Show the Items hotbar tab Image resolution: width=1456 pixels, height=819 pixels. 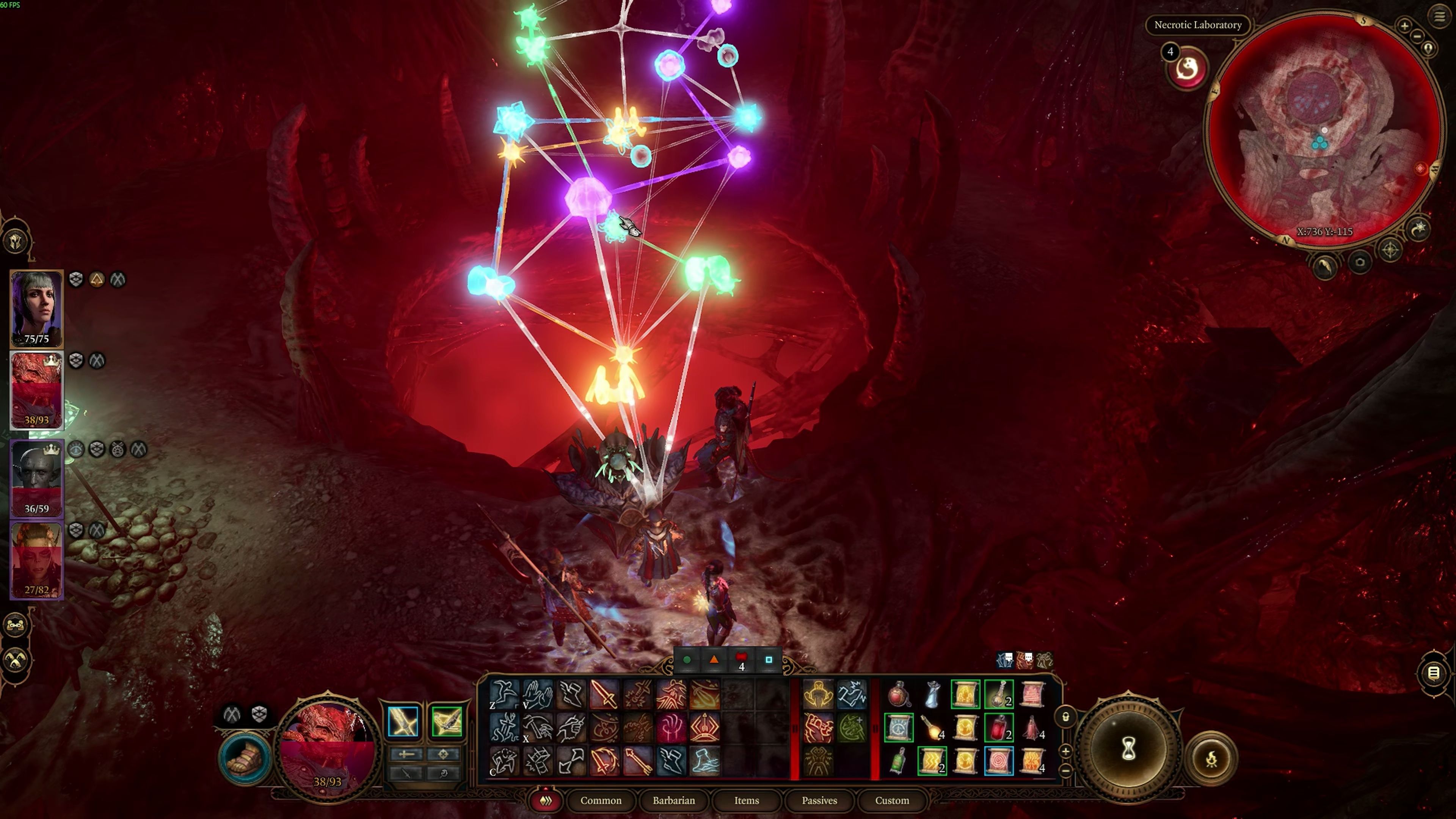point(746,800)
